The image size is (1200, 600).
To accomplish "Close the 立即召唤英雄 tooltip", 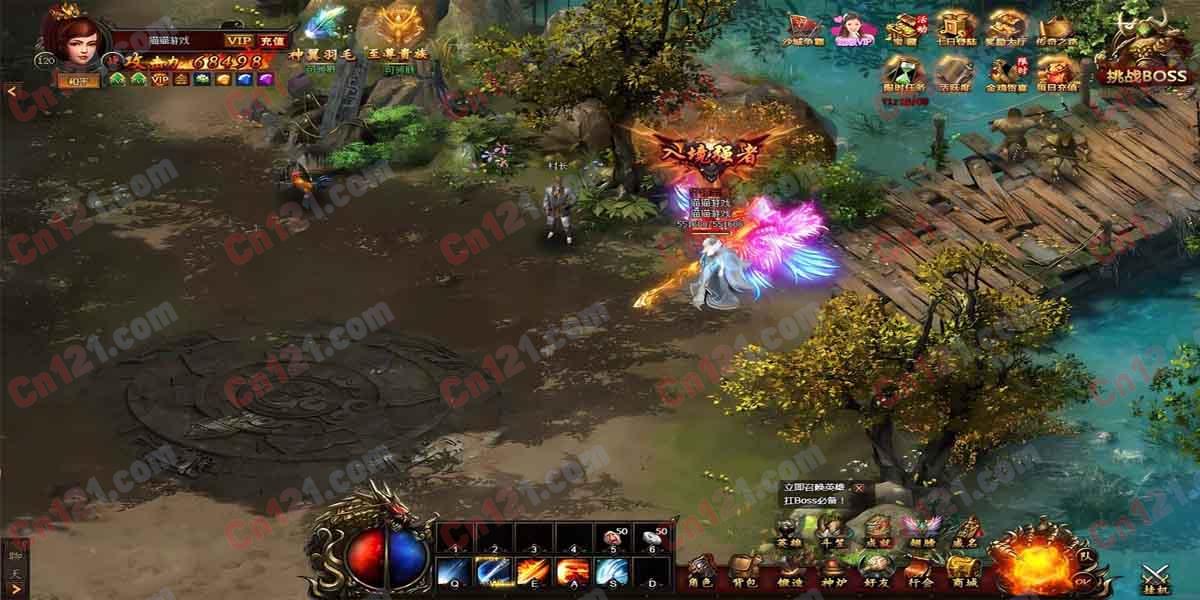I will 858,487.
